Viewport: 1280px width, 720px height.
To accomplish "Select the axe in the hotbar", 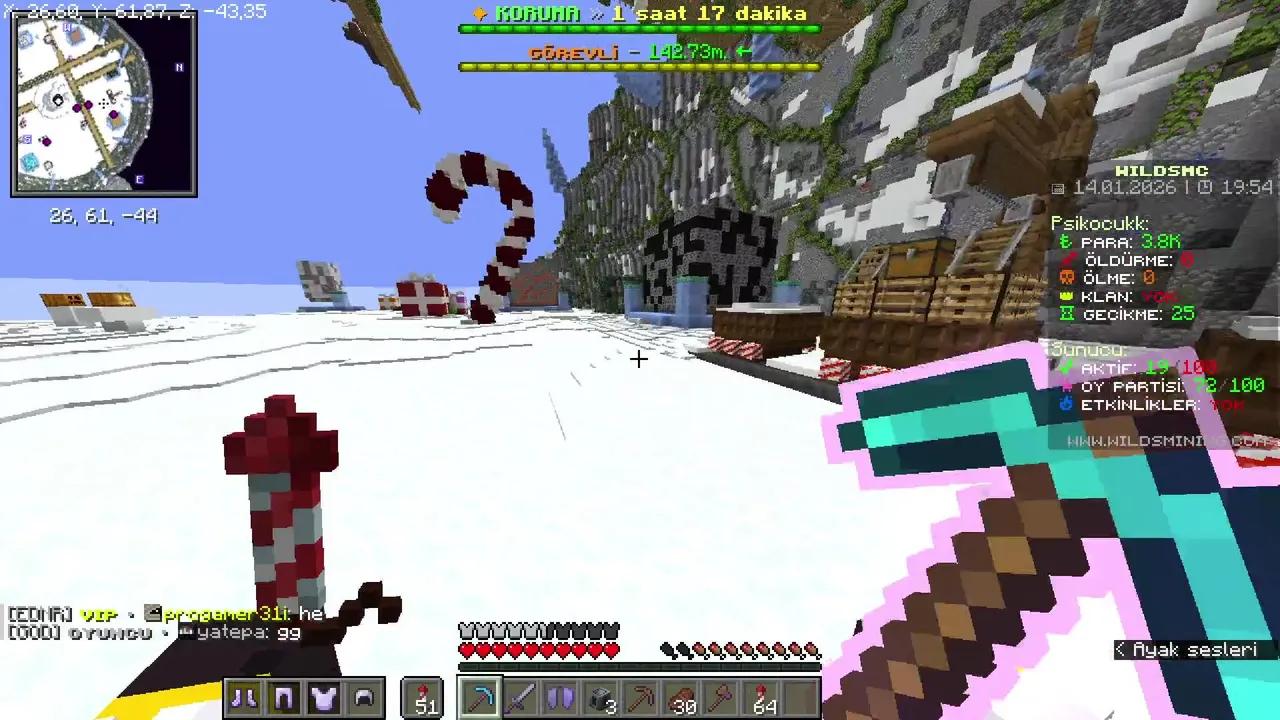I will [x=723, y=698].
